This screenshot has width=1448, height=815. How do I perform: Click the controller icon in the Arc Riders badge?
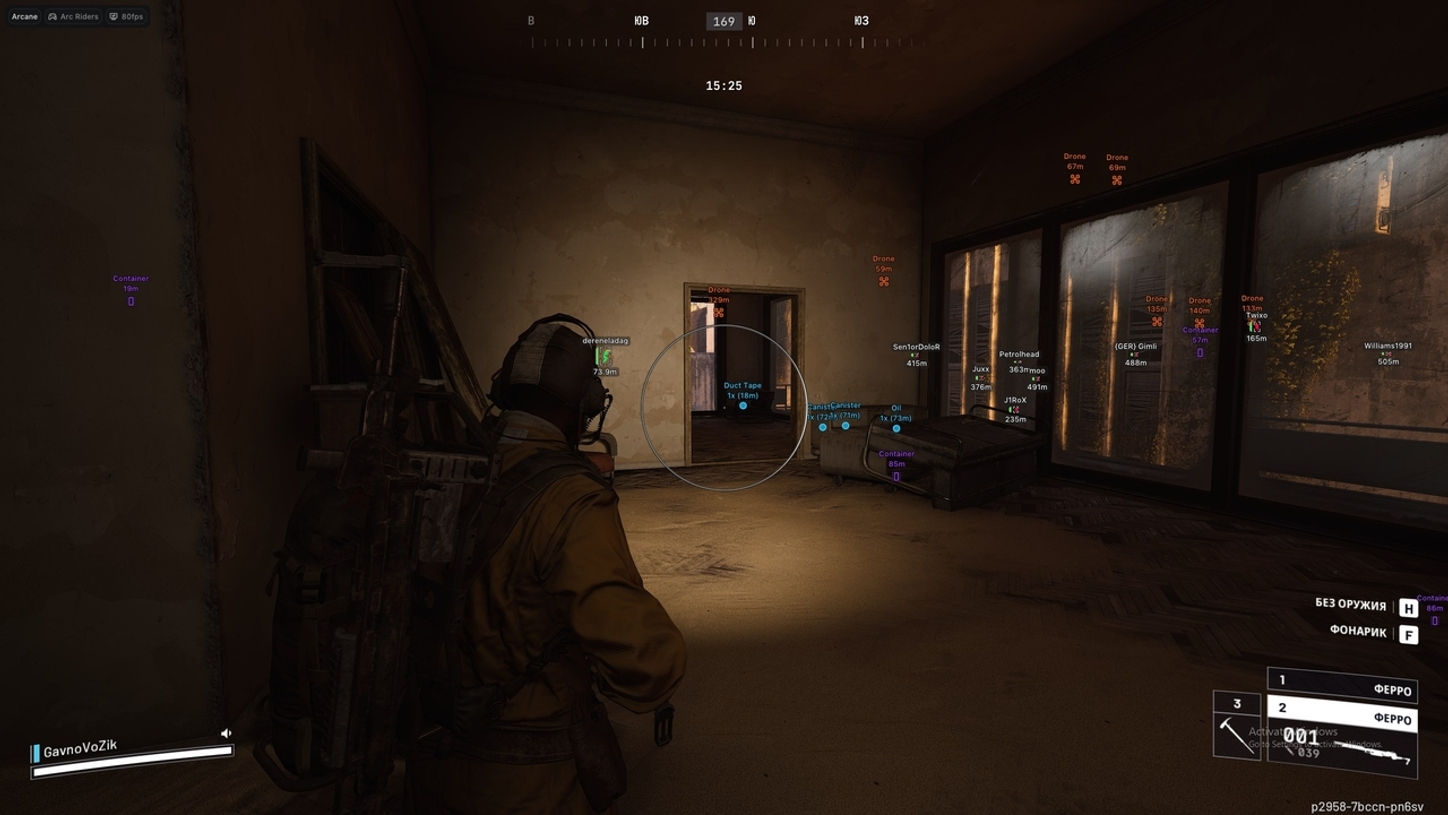(x=52, y=17)
